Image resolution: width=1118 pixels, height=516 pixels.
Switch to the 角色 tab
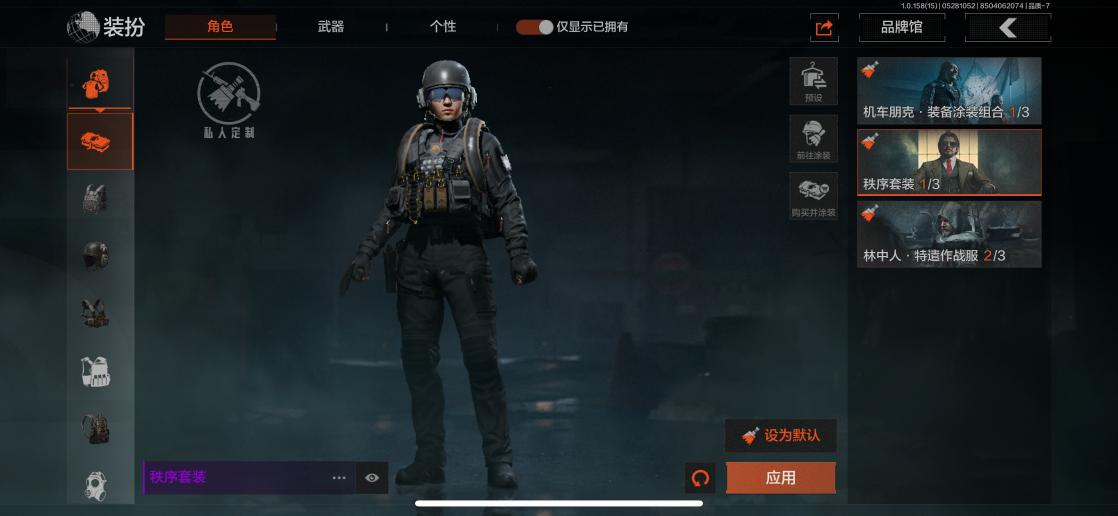click(x=220, y=26)
